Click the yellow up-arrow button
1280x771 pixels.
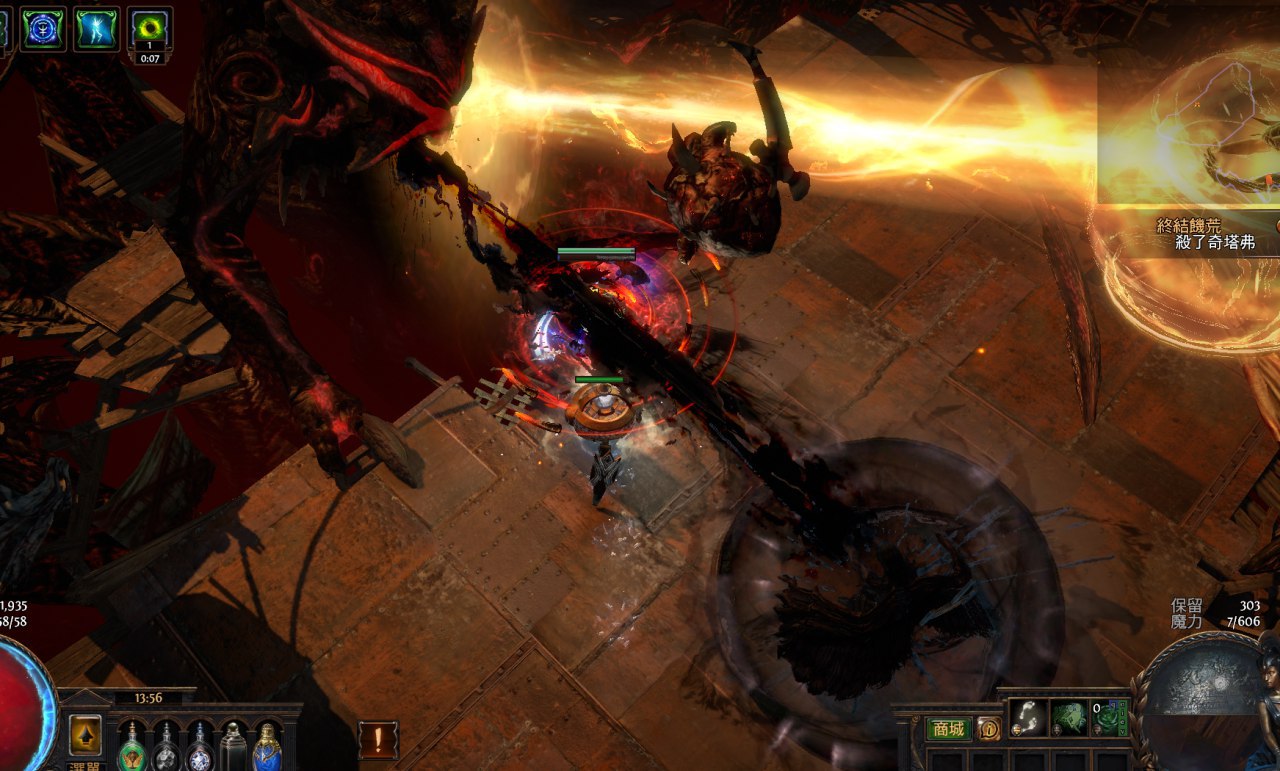[85, 735]
